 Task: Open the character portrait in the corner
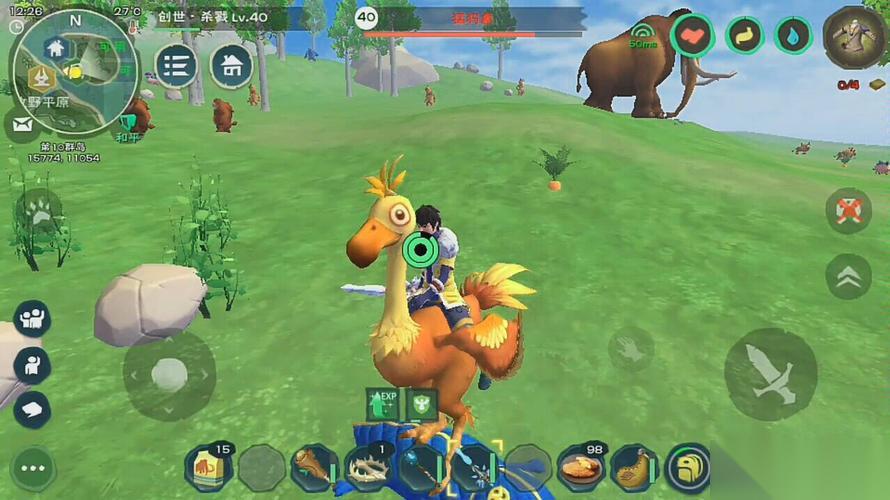(853, 37)
